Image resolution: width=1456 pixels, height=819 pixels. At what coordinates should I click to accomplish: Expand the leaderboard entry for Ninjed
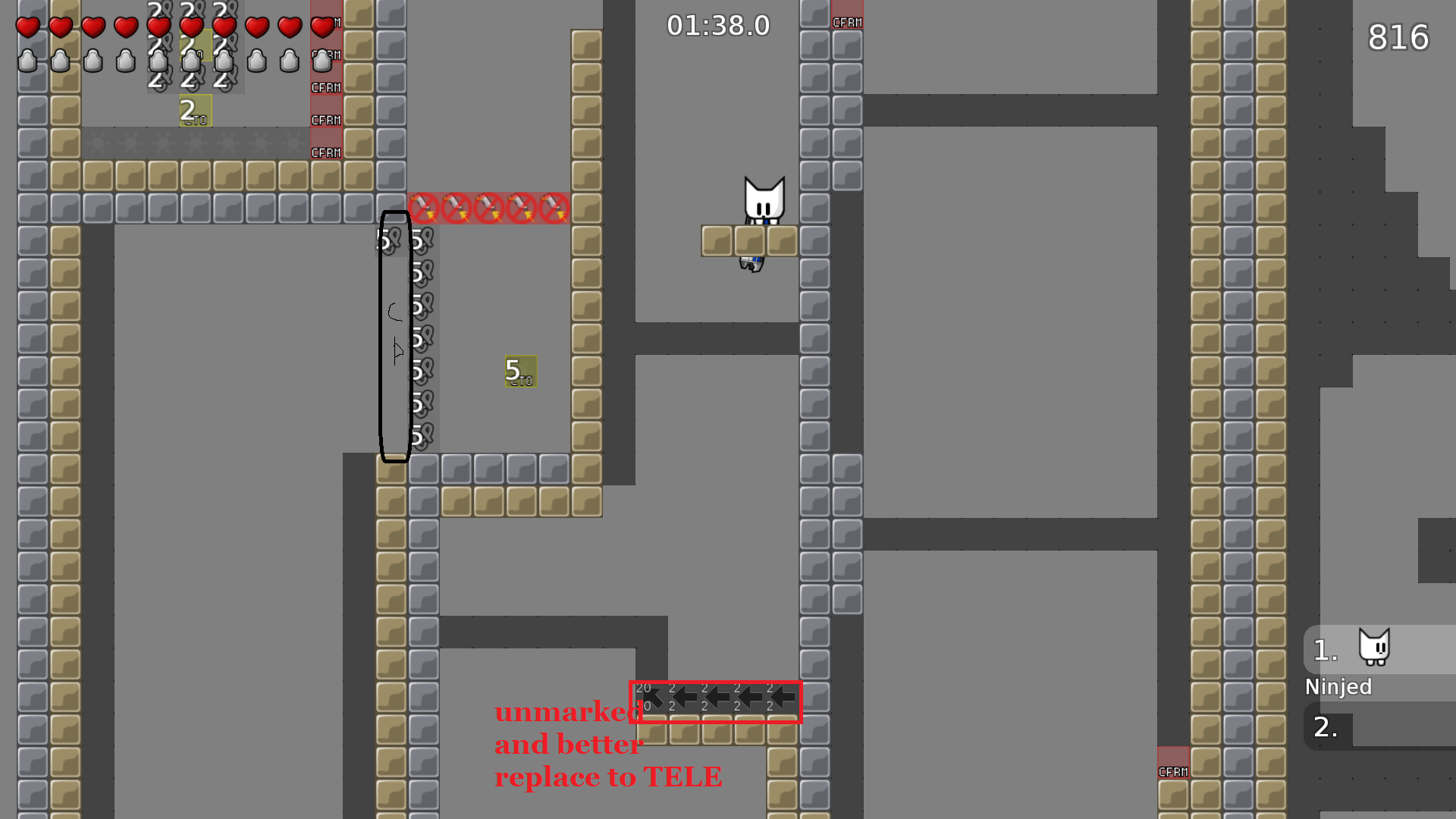click(1339, 687)
